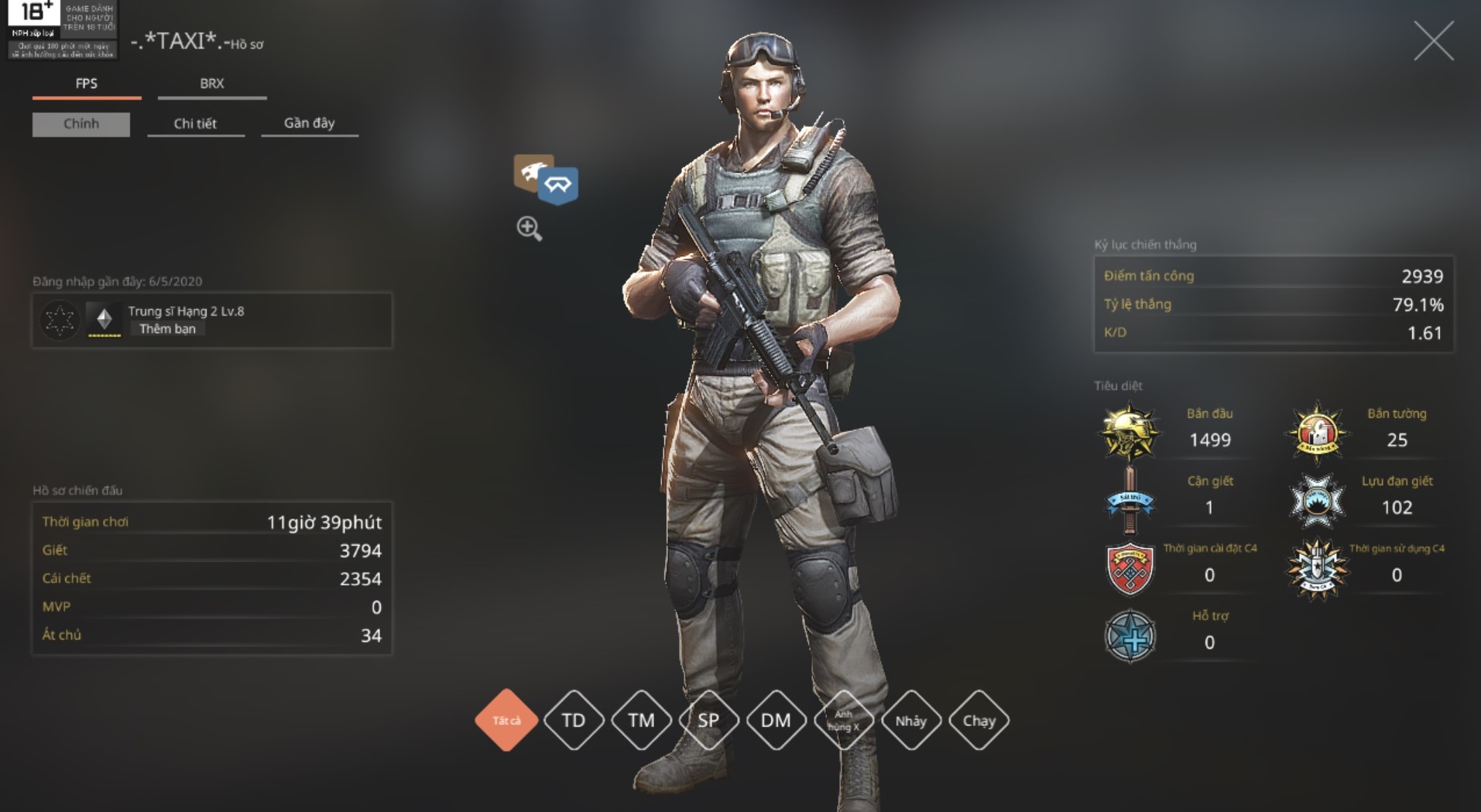The image size is (1481, 812).
Task: Show stats for Chạy mode
Action: click(979, 721)
